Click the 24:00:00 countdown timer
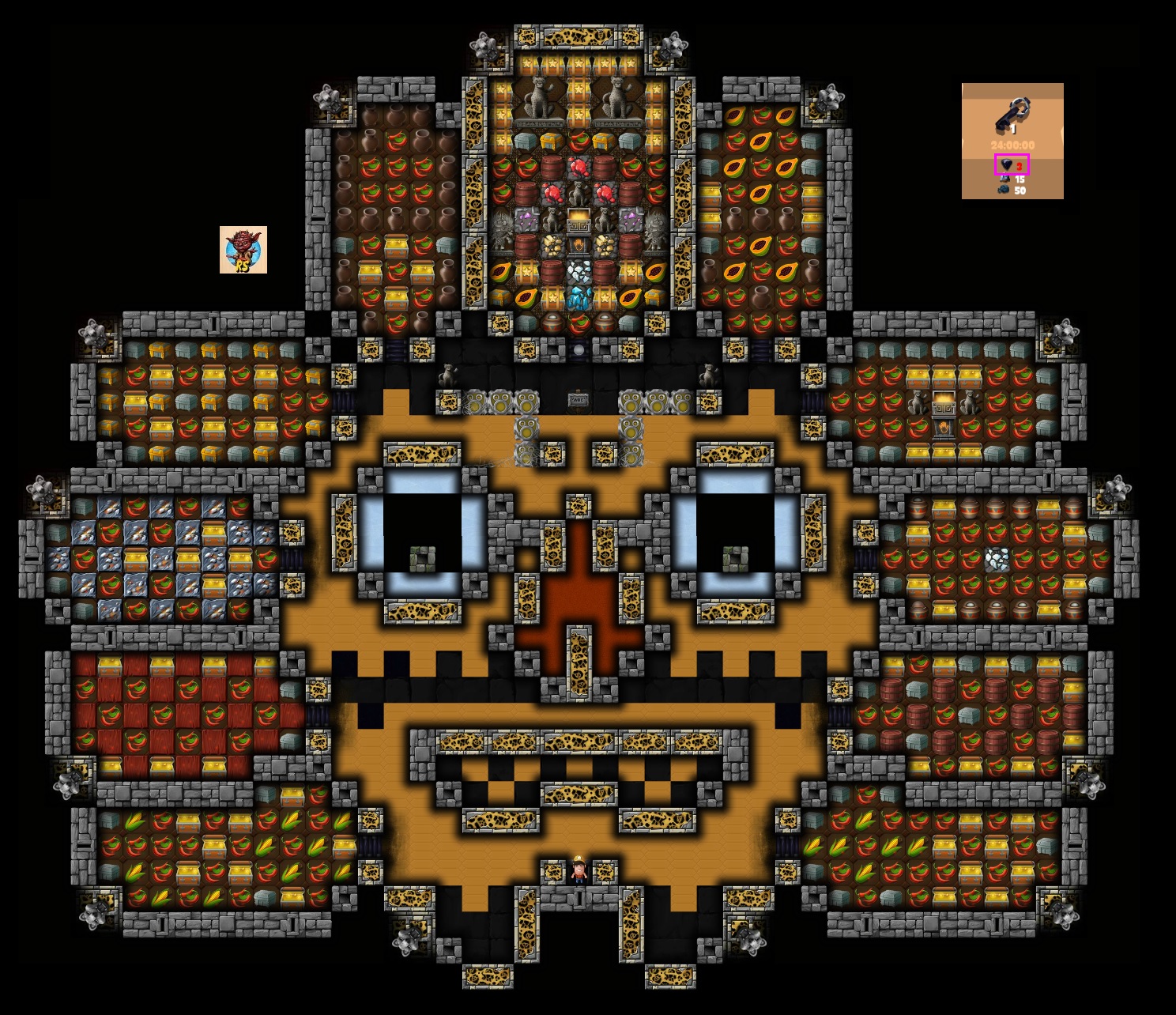Viewport: 1176px width, 1015px height. coord(1012,145)
